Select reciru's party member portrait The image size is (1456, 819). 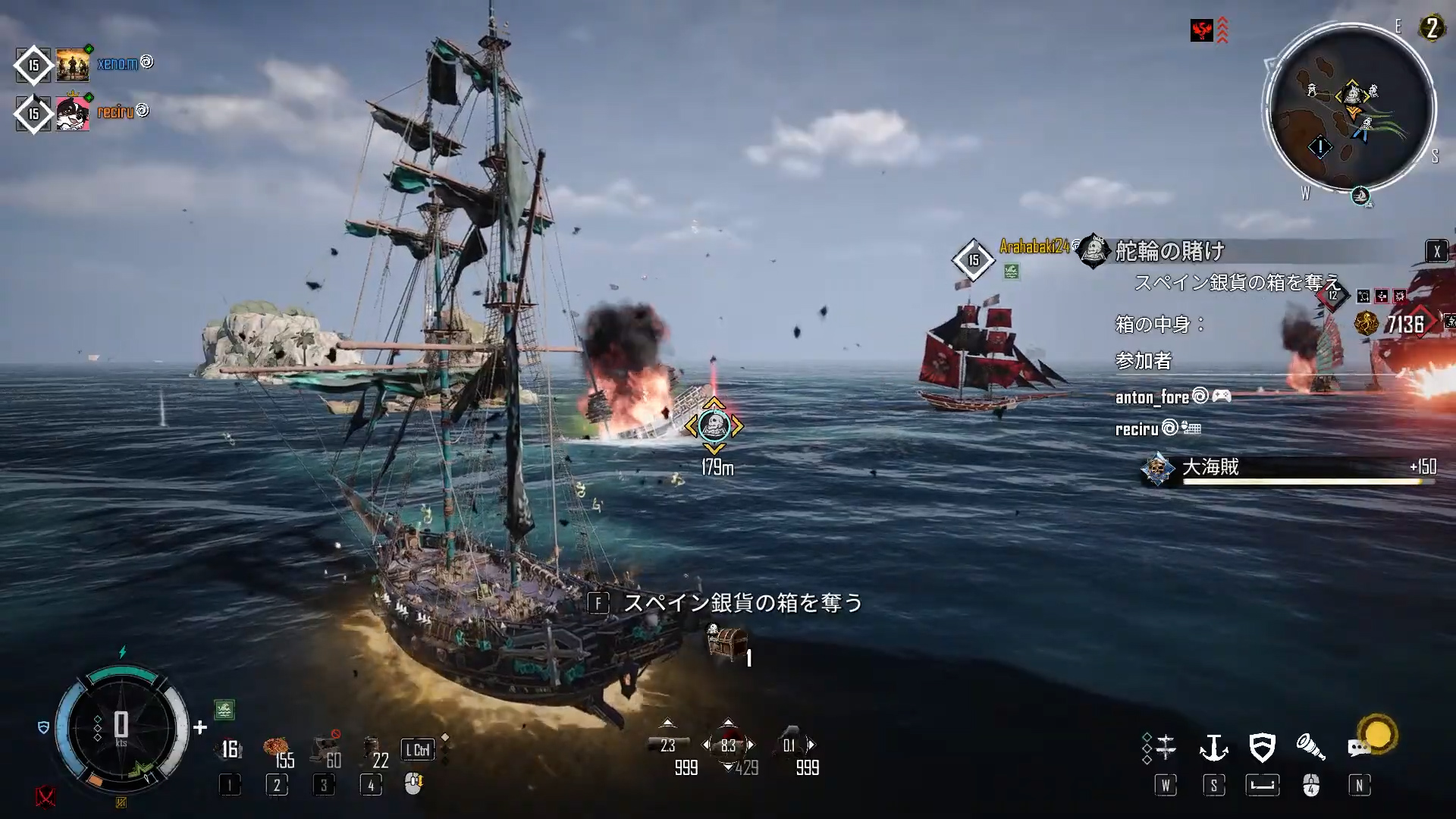pos(73,114)
